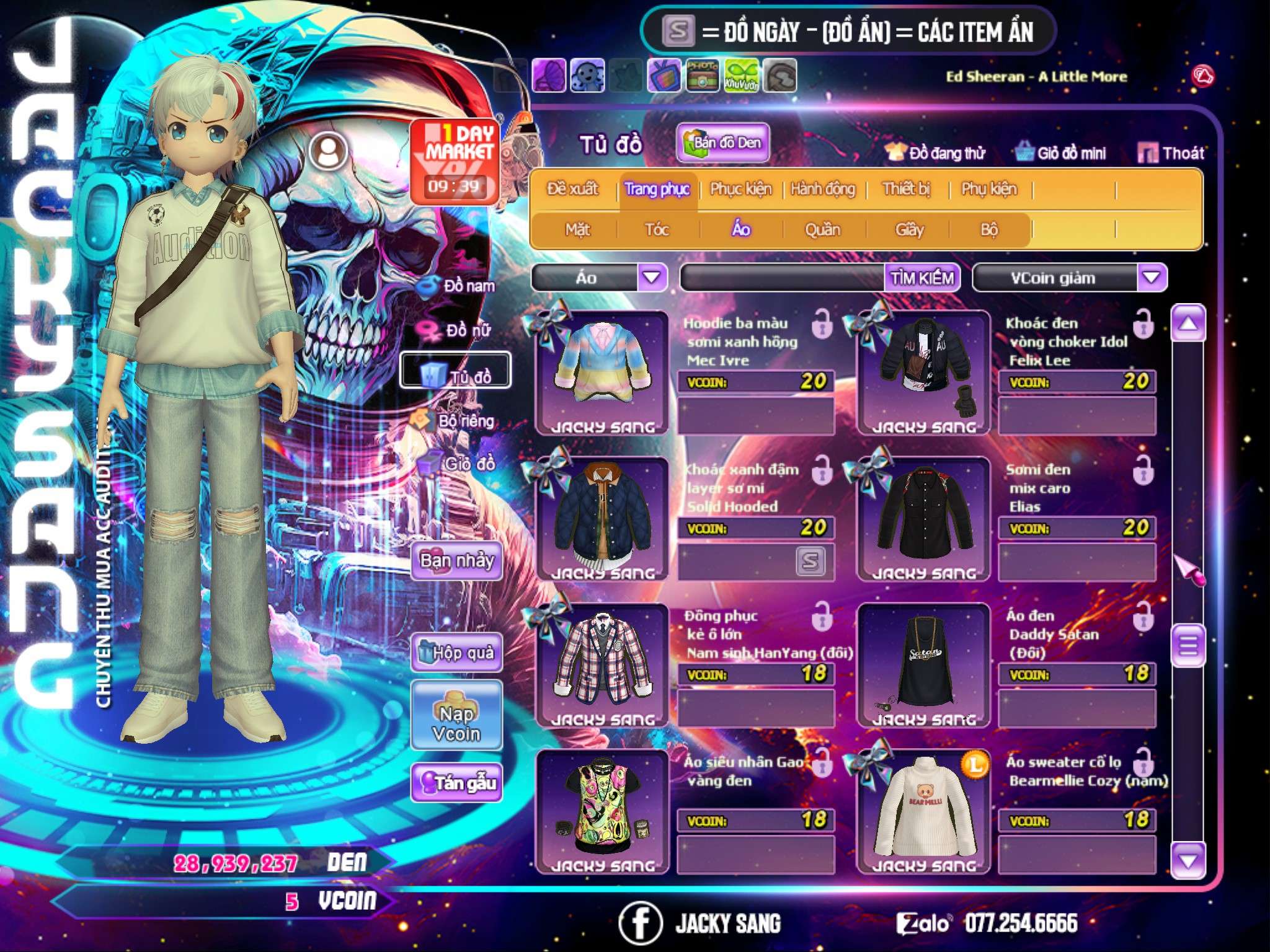Switch to the Quần subcategory
This screenshot has width=1270, height=952.
pyautogui.click(x=822, y=230)
